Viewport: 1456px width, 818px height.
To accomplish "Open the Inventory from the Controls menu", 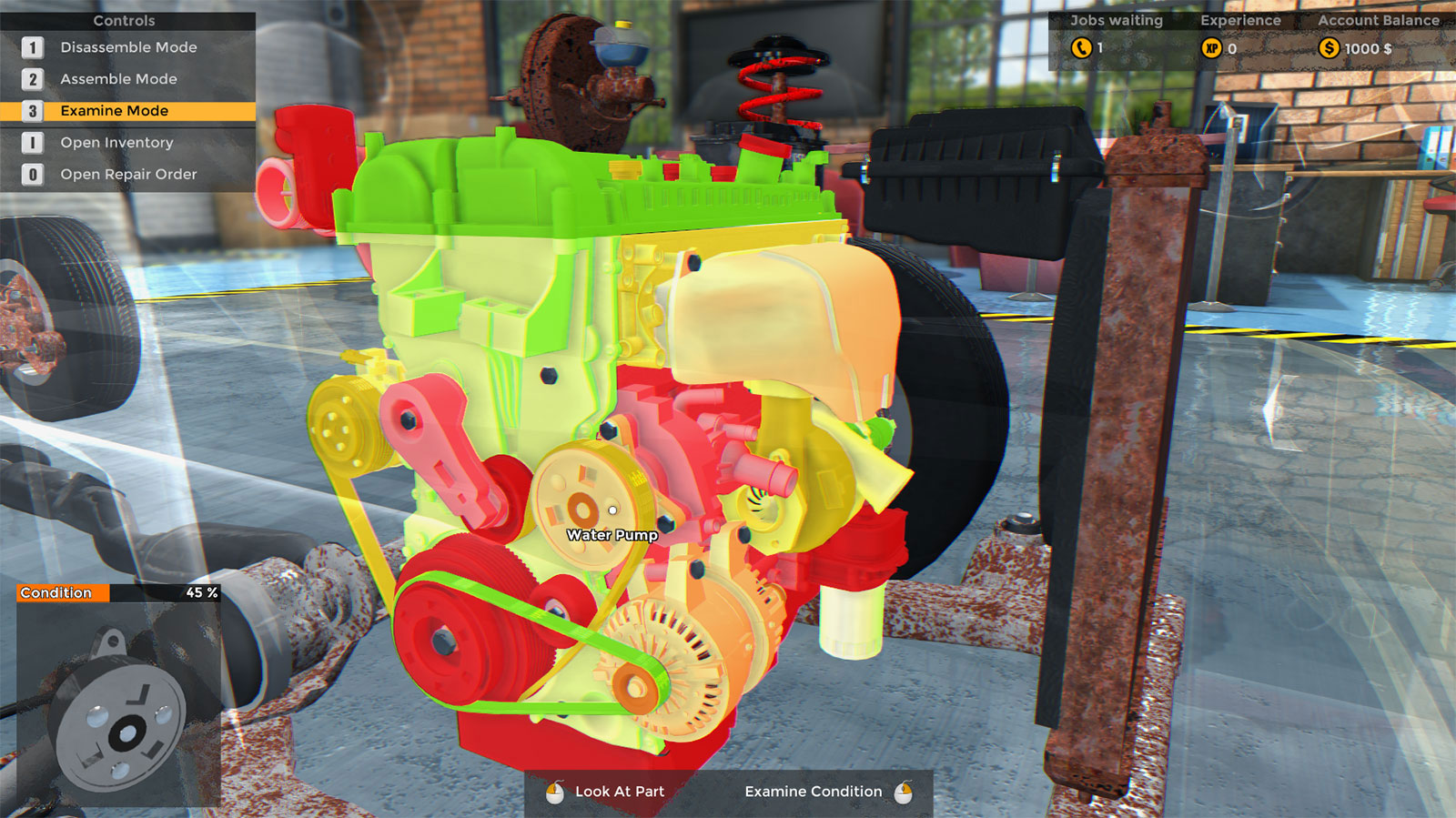I will (x=116, y=142).
